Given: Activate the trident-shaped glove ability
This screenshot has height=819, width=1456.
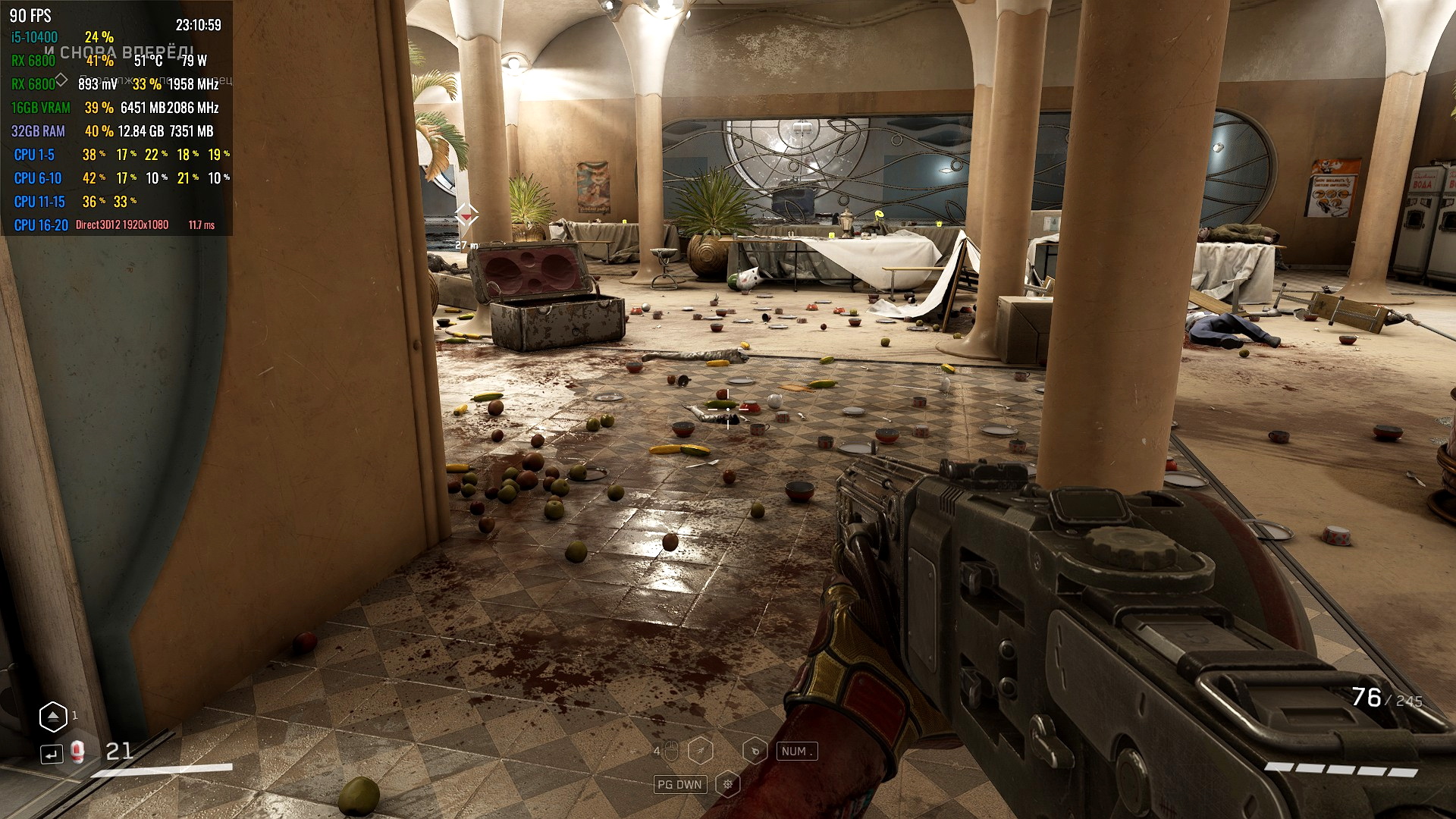Looking at the screenshot, I should click(x=701, y=751).
